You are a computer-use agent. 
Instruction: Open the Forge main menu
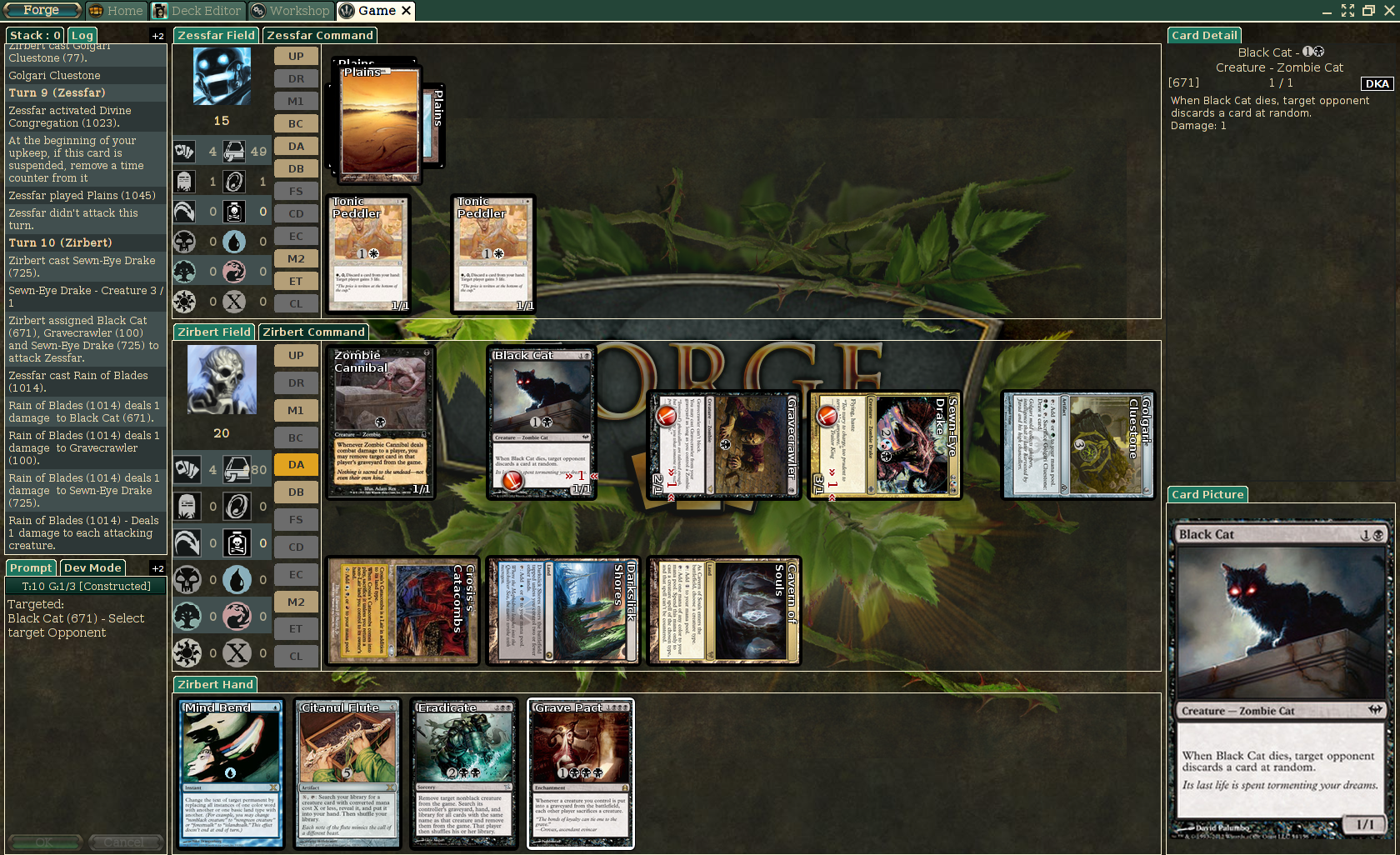point(42,10)
